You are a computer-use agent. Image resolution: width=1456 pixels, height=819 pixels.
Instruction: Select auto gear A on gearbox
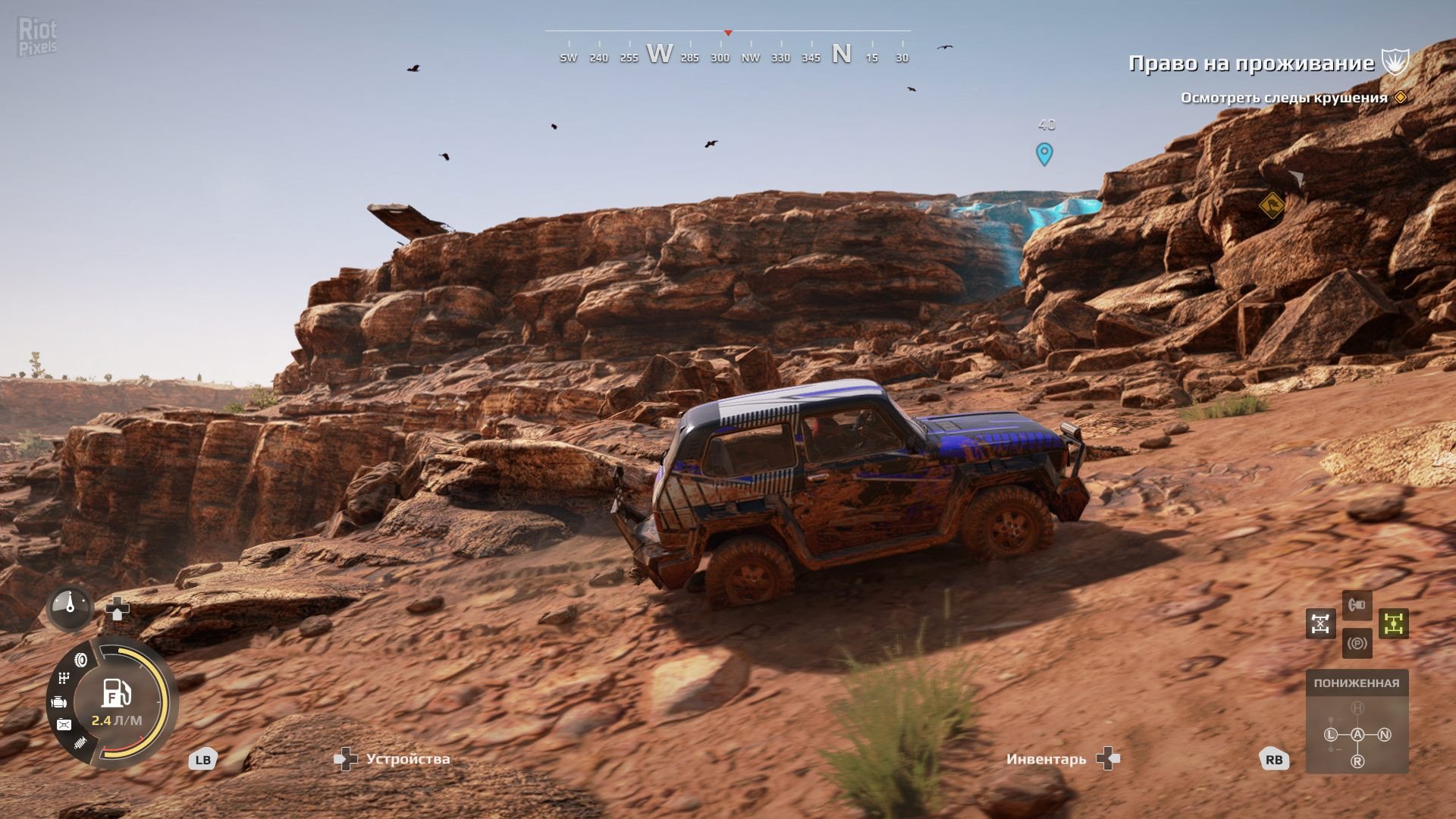(x=1357, y=734)
